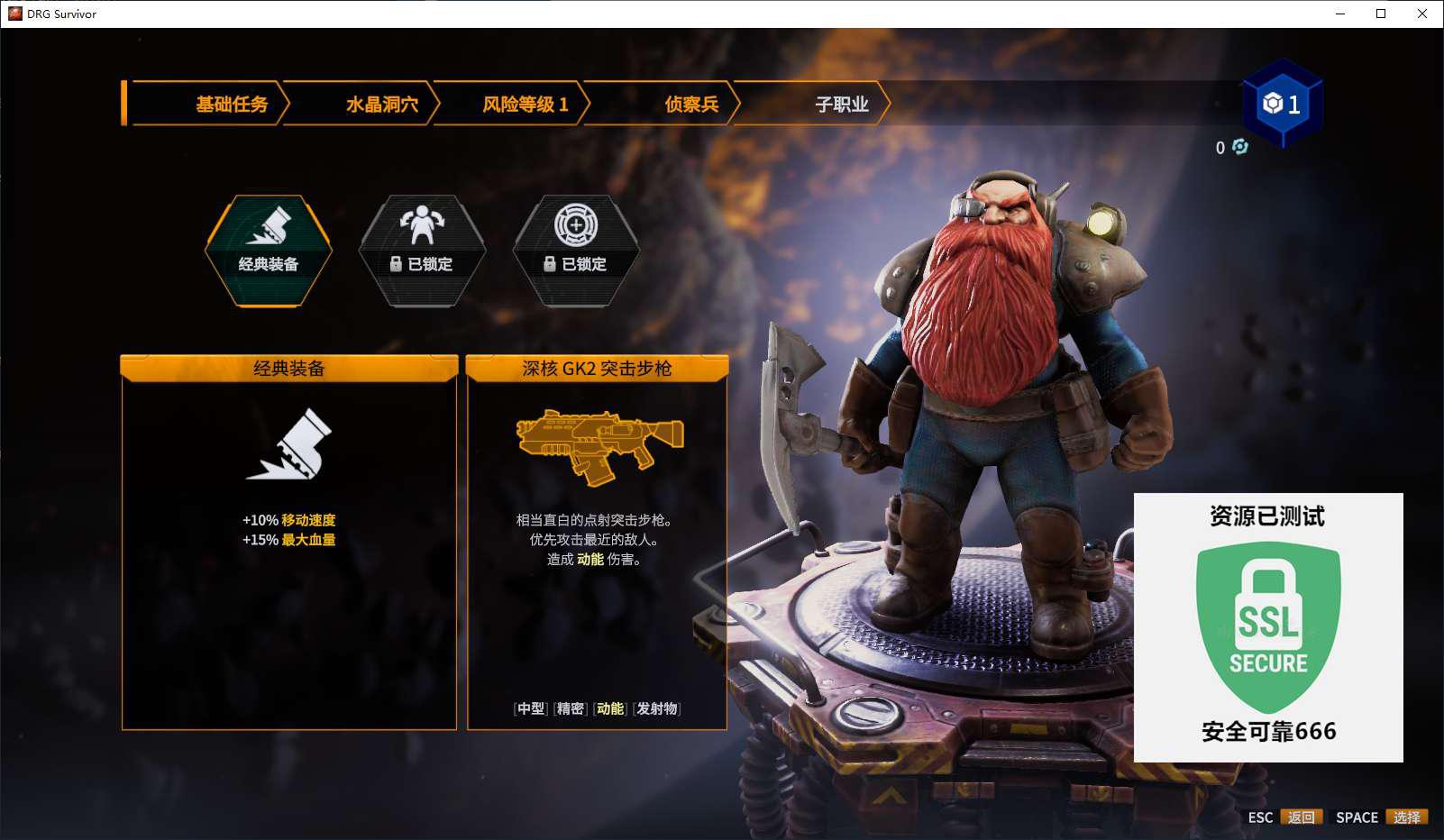Click the locked subclass with dwarf figure icon
This screenshot has width=1444, height=840.
click(422, 251)
